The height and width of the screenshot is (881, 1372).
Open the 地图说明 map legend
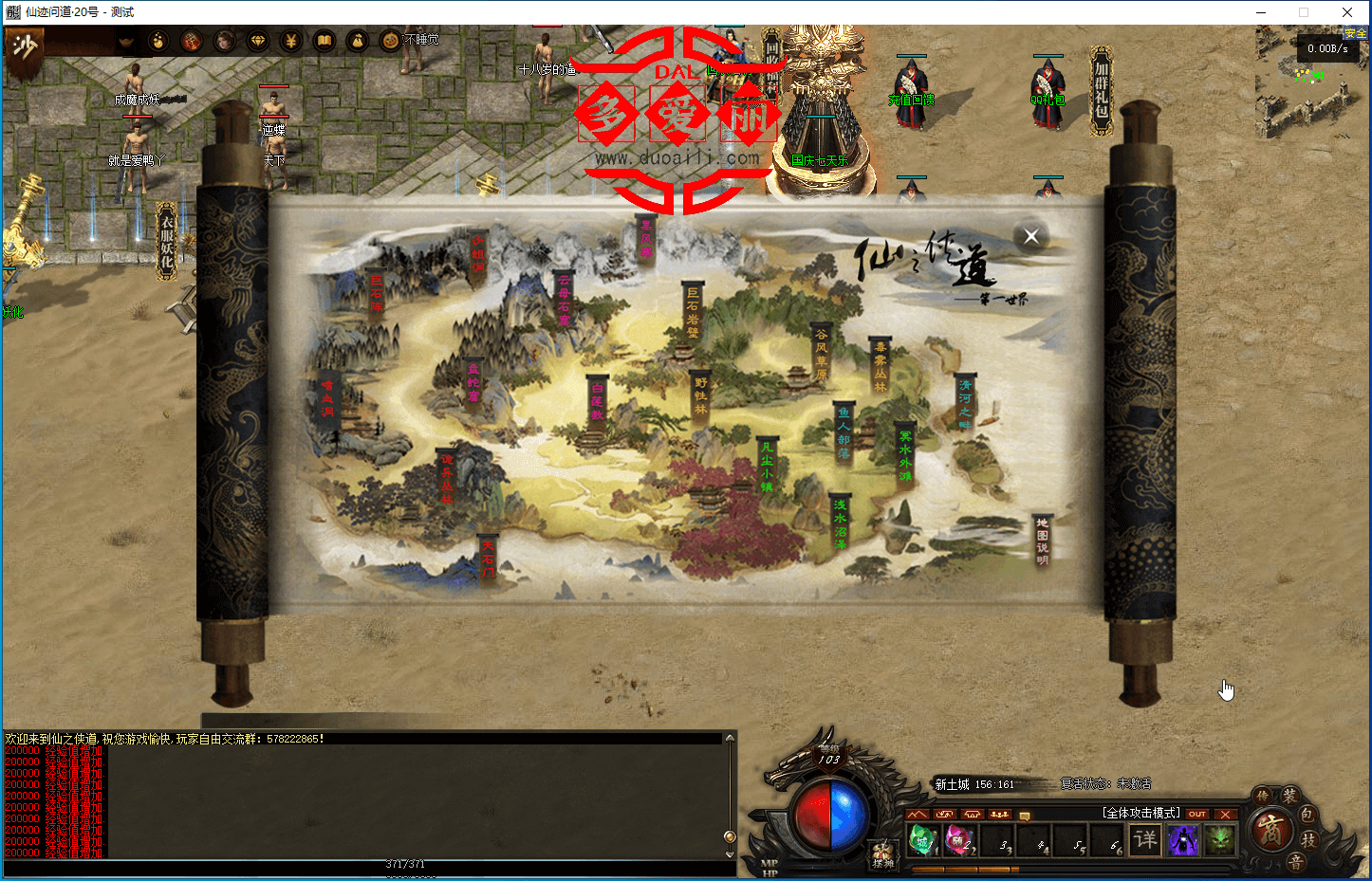tap(1042, 541)
